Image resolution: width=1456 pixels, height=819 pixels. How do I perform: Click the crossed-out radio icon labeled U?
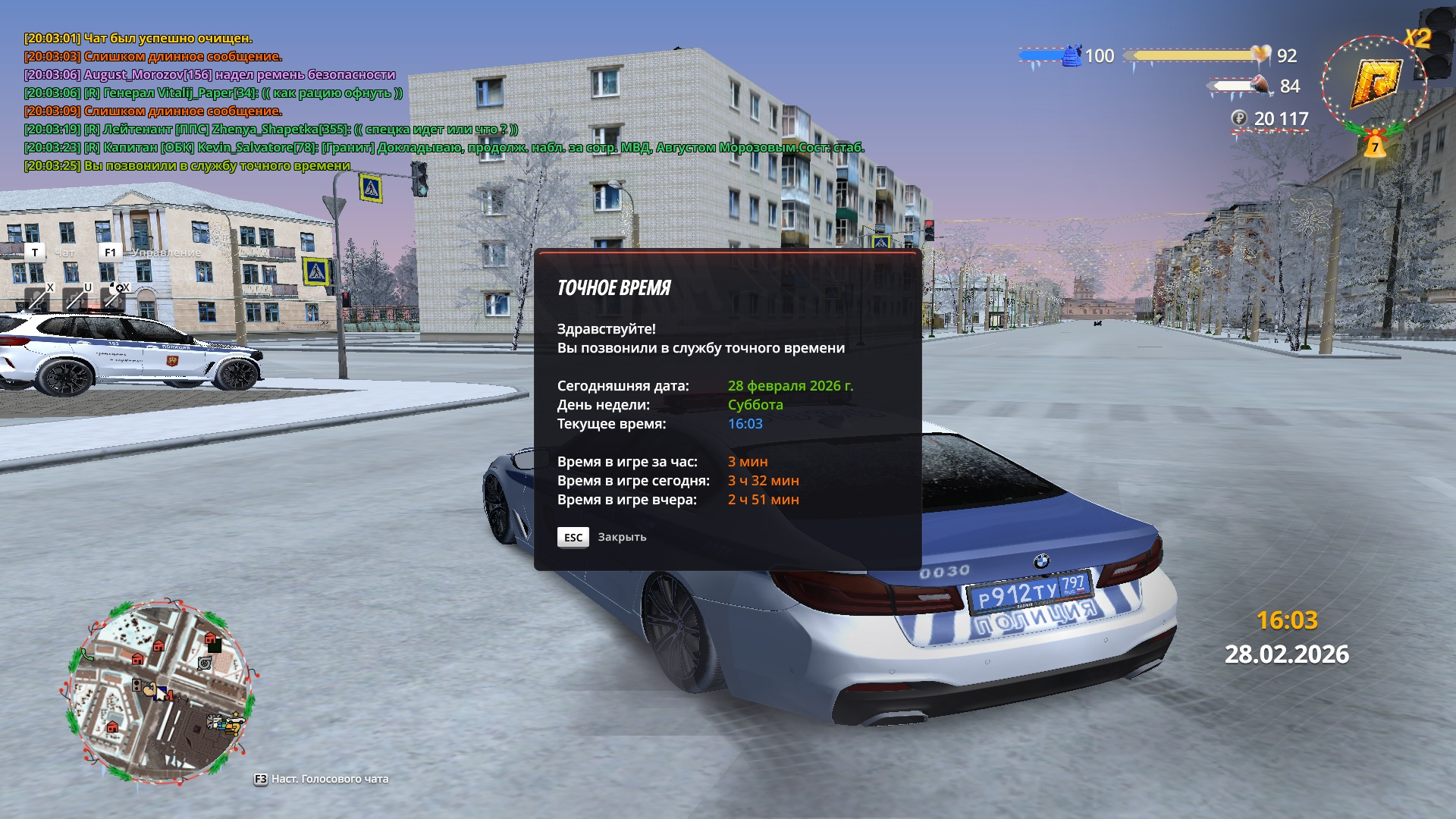[75, 299]
